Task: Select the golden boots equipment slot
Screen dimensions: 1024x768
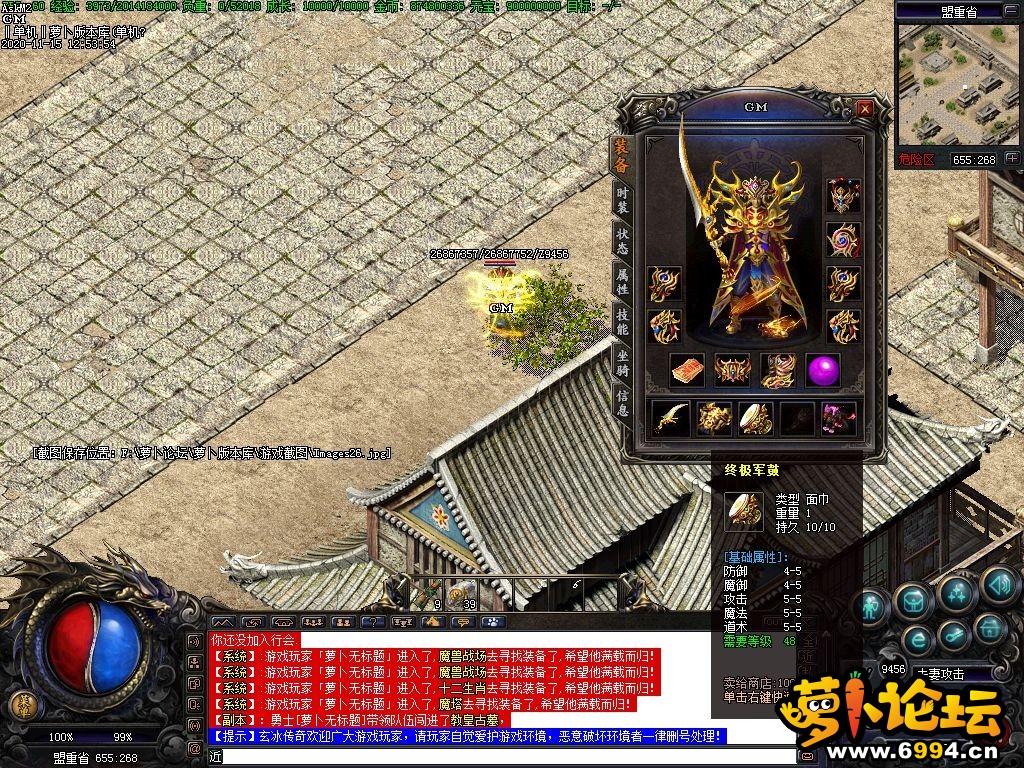Action: [x=777, y=370]
